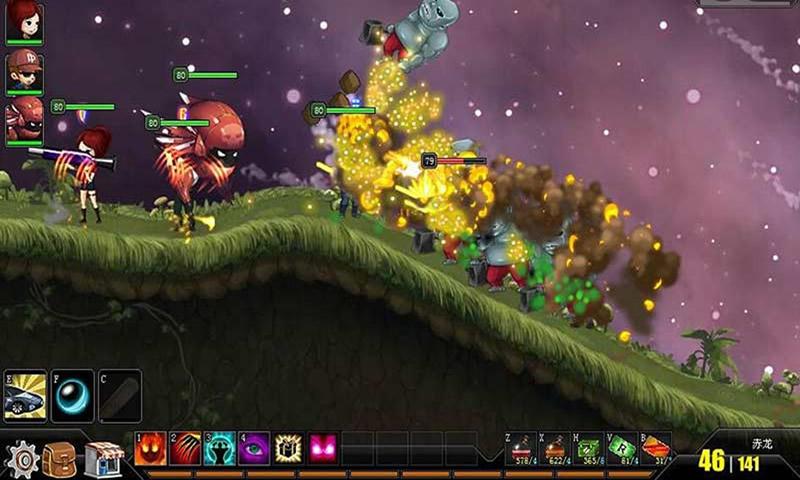Summon the car vehicle ability

tap(25, 395)
